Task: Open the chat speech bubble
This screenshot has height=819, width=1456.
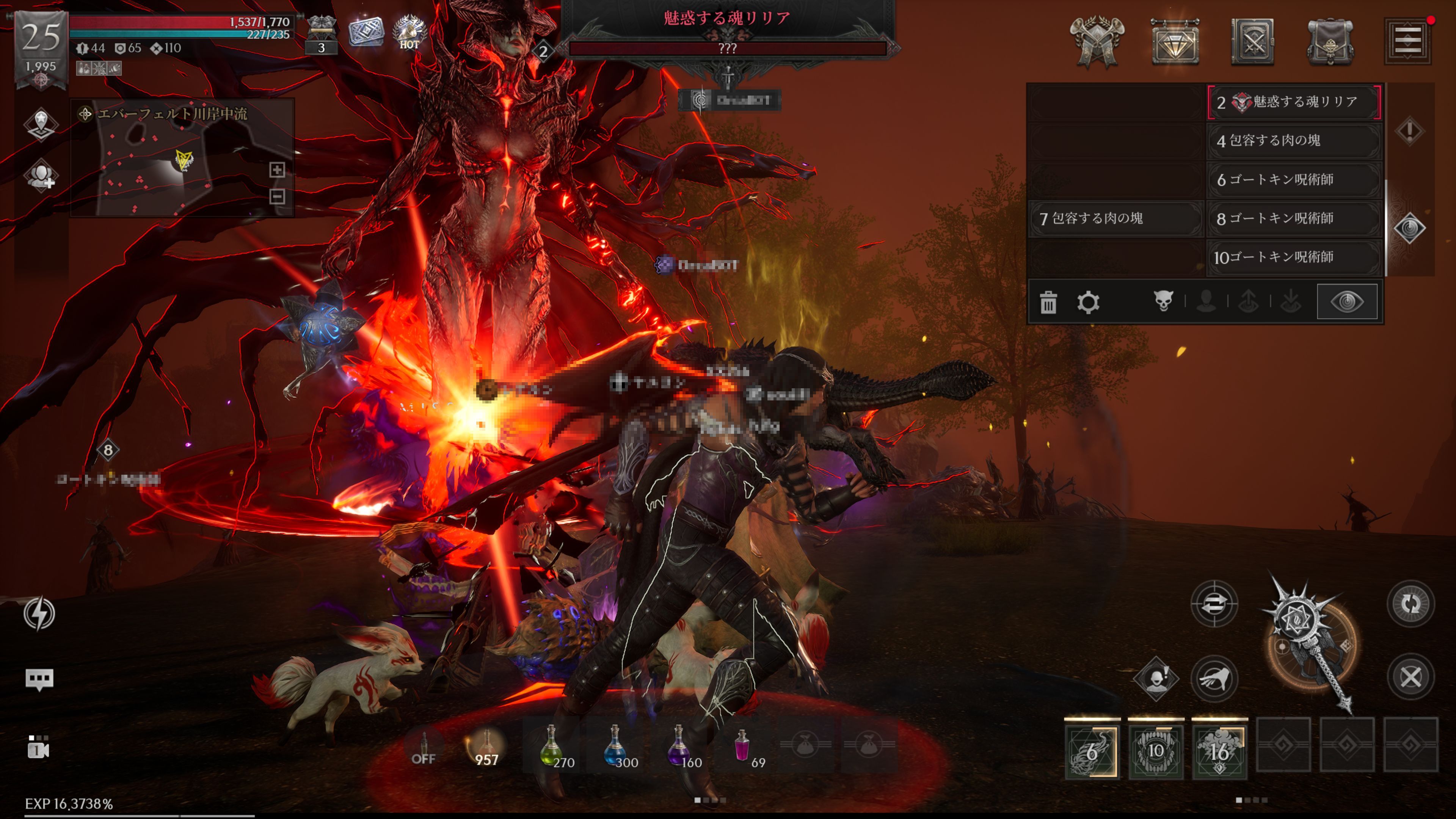Action: pyautogui.click(x=39, y=679)
